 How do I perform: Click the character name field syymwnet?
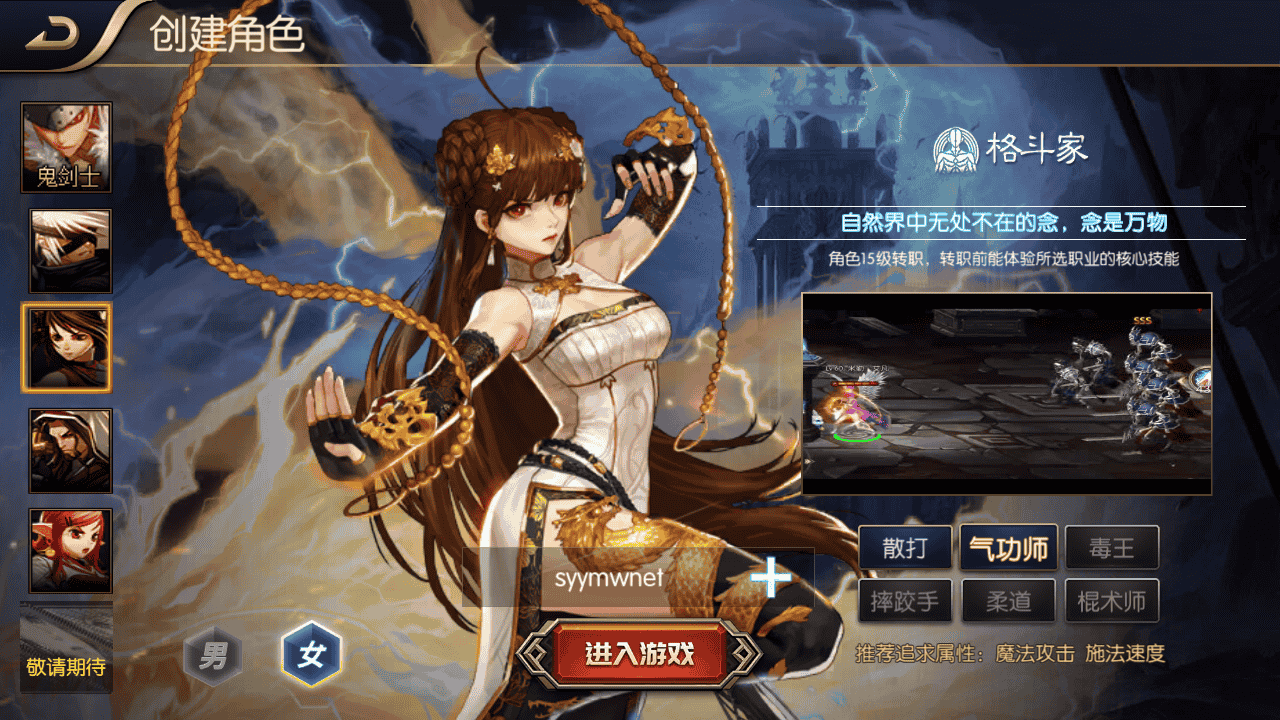610,578
